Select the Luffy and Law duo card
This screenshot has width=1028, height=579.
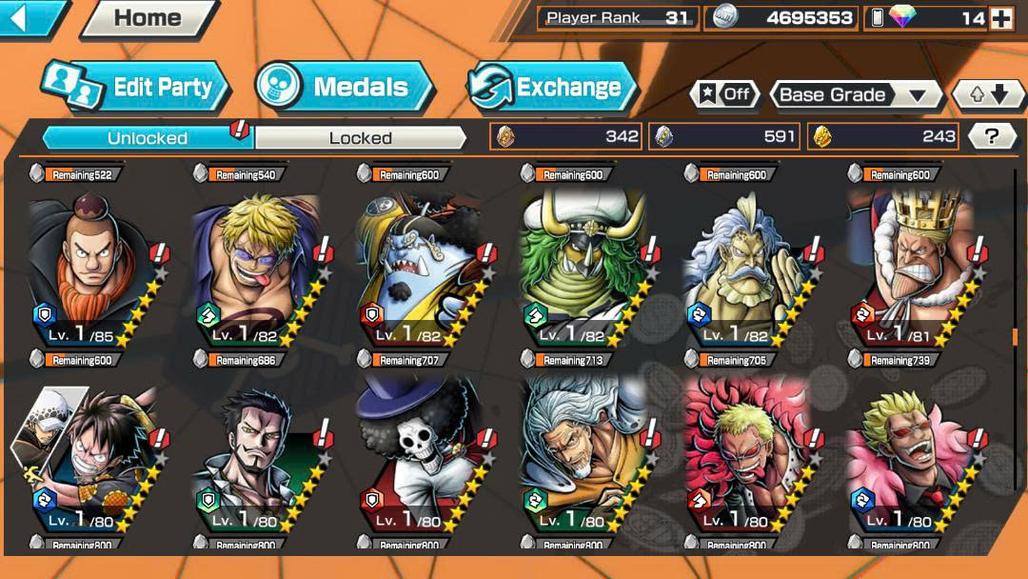(90, 450)
